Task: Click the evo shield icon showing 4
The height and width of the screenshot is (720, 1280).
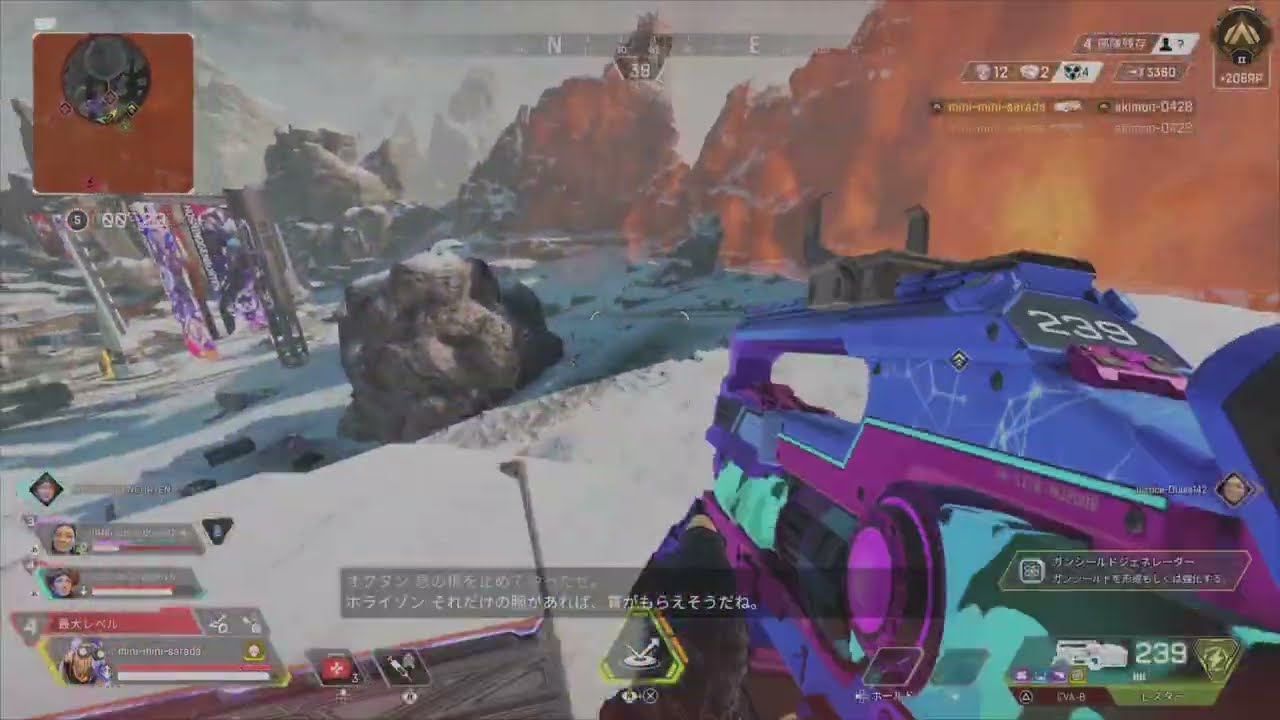Action: tap(1071, 70)
